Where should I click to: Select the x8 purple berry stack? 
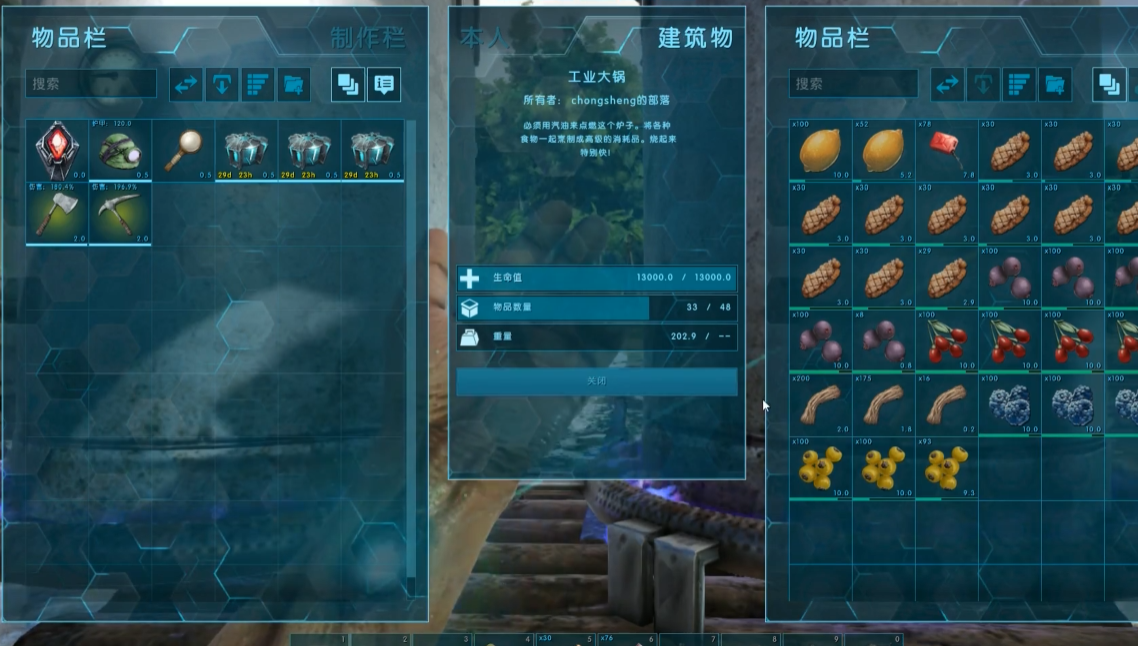pos(882,340)
